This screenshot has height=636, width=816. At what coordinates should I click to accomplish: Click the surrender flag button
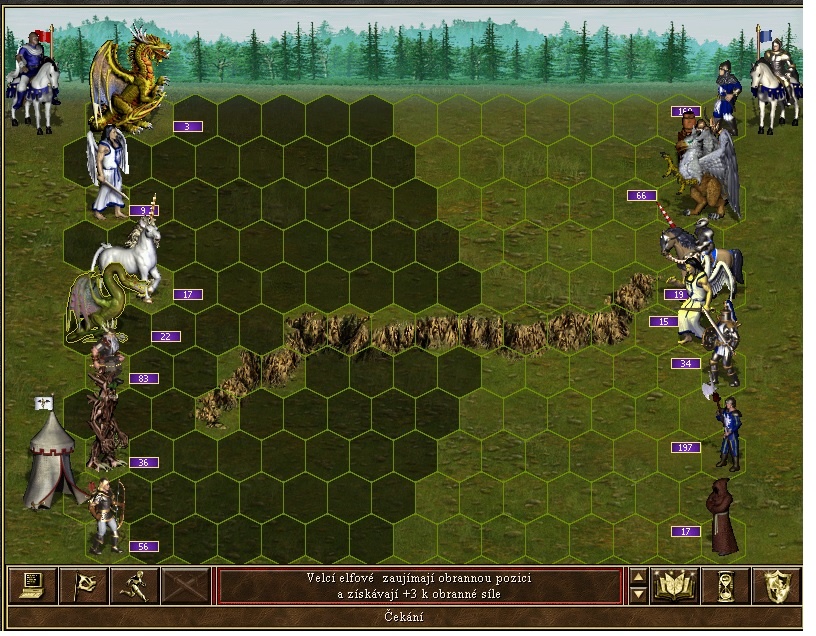pyautogui.click(x=82, y=585)
